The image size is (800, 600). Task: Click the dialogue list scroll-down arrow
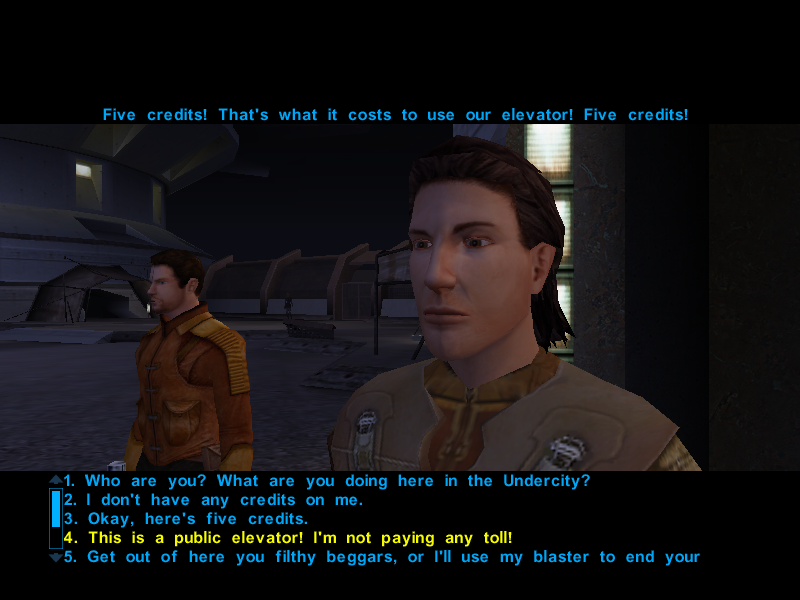pos(56,557)
